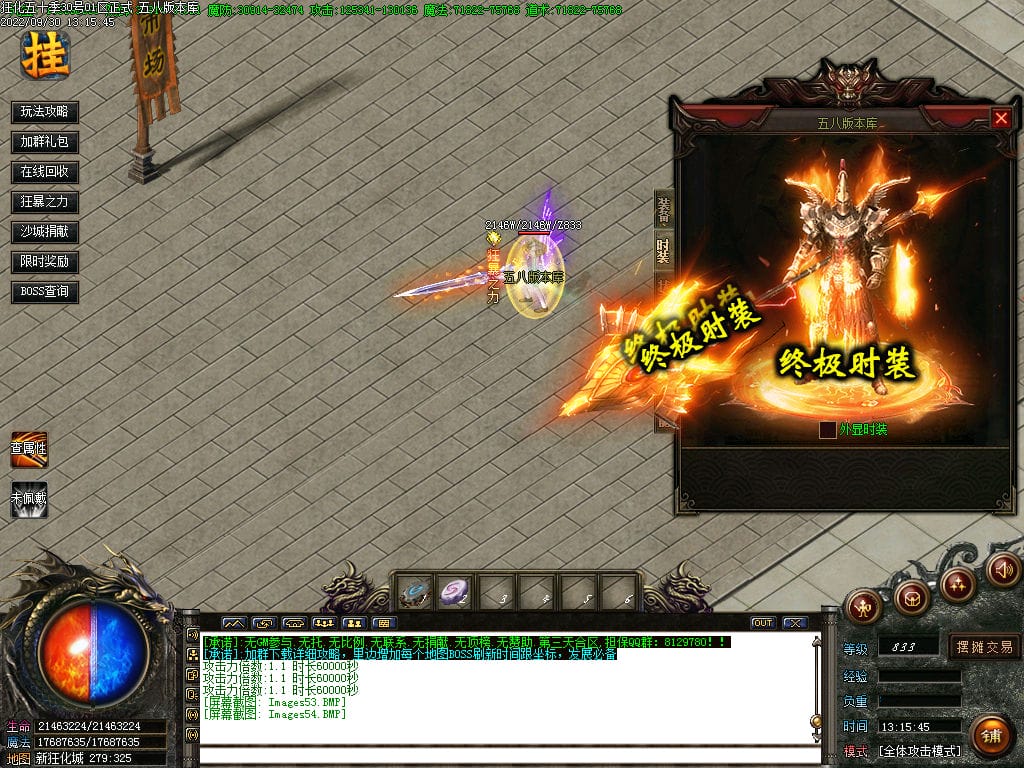Toggle the 外显时装 checkbox
Viewport: 1024px width, 768px height.
[x=828, y=430]
